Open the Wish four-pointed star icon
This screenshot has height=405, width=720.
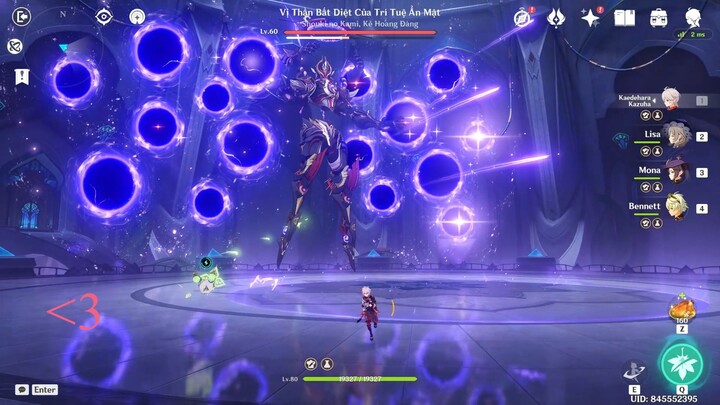click(591, 17)
